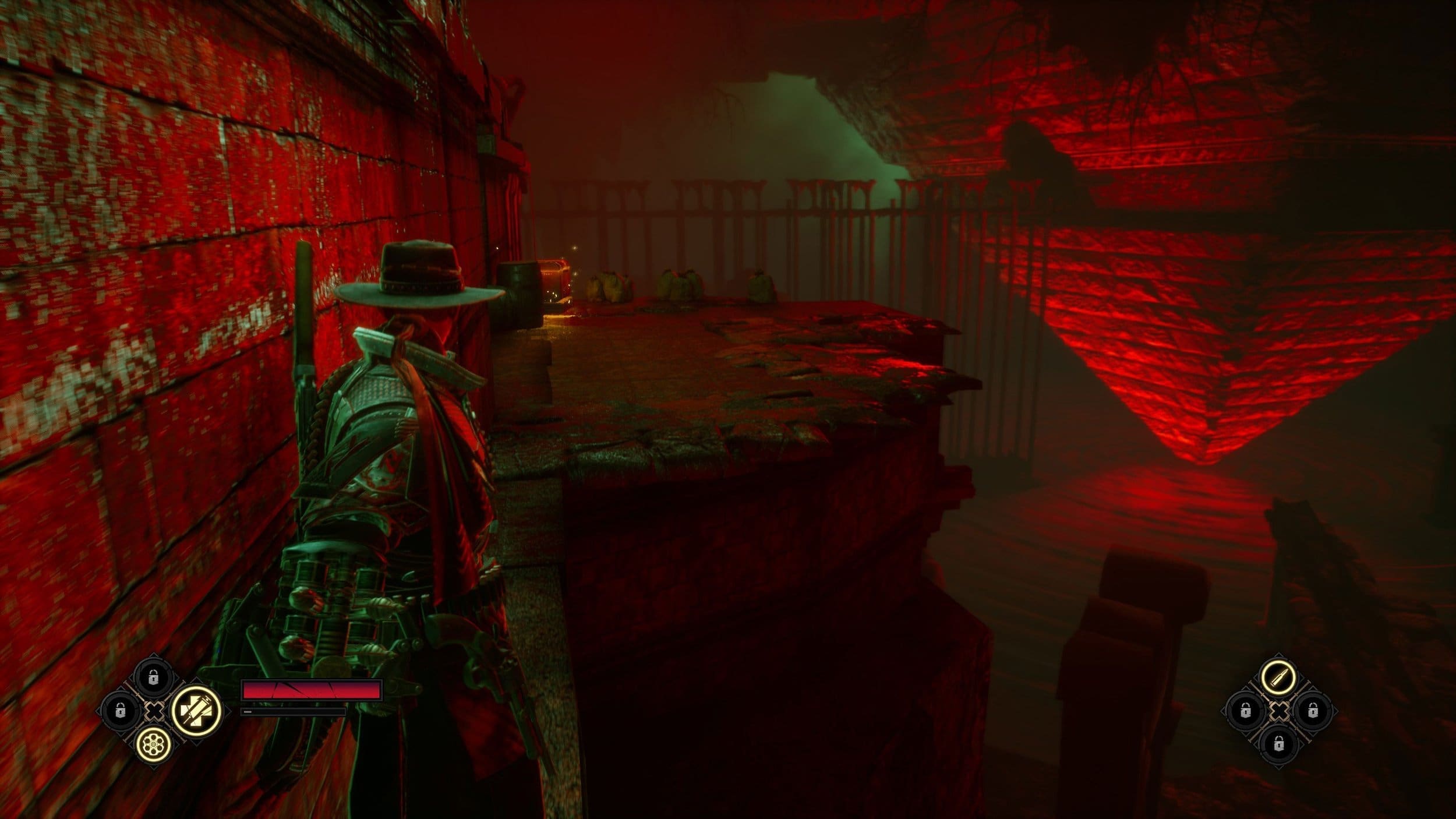Click the left locked slot on left diamond
Image resolution: width=1456 pixels, height=819 pixels.
click(x=120, y=712)
